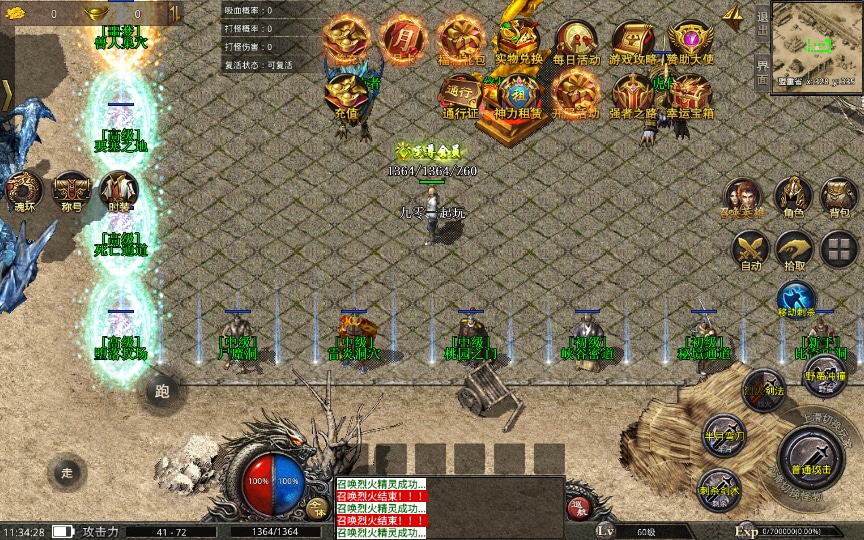Open the 魂环 soul ring icon
Viewport: 864px width, 540px height.
point(25,190)
